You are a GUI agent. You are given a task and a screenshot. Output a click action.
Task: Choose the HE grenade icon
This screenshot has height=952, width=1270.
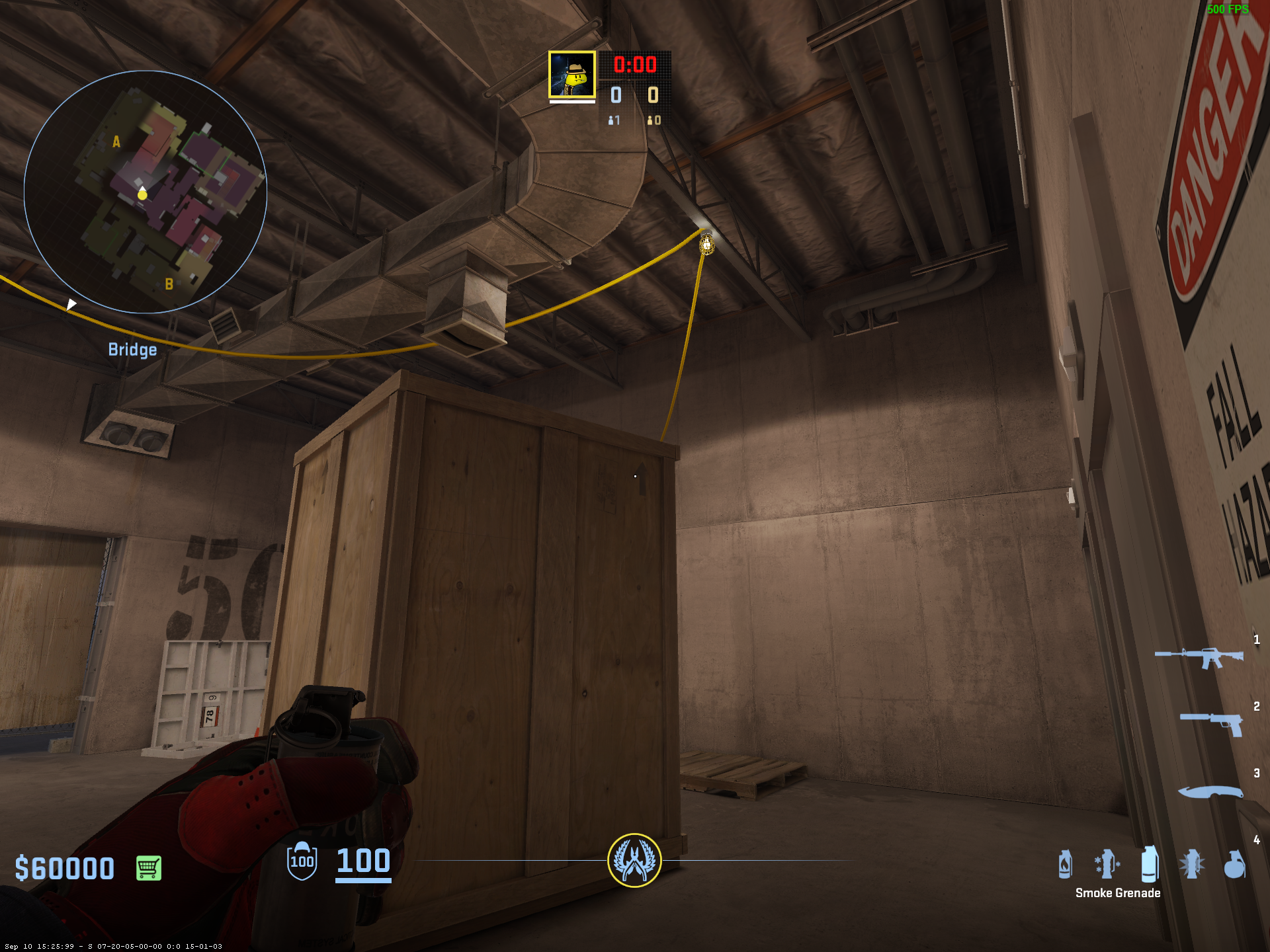point(1234,864)
